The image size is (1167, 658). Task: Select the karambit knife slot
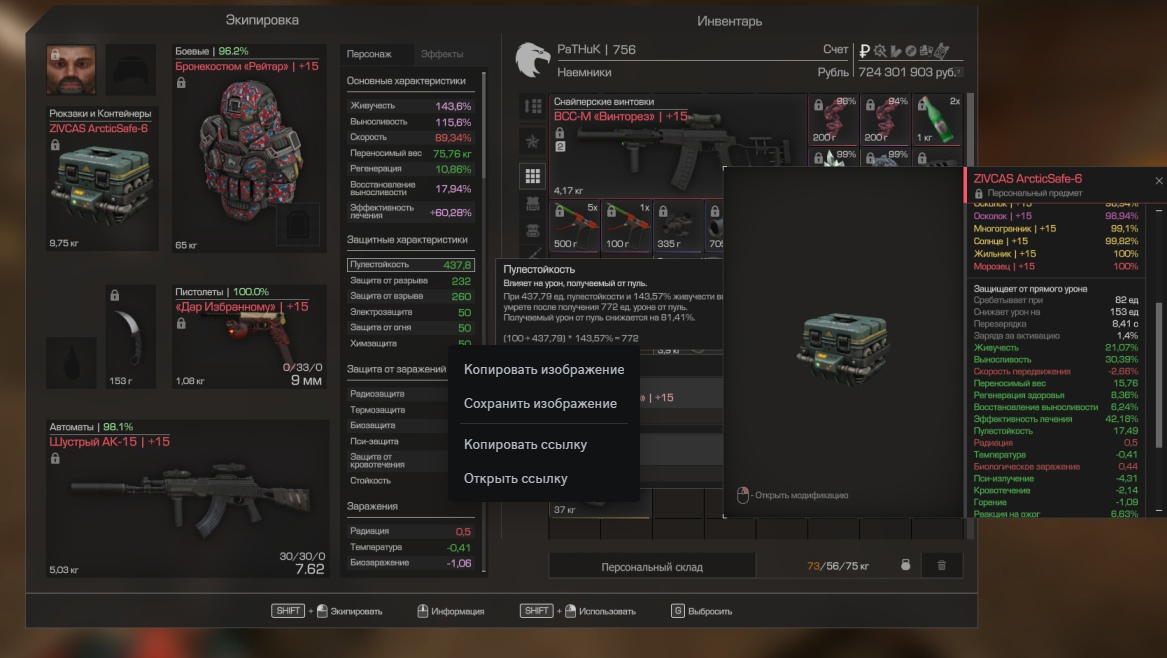point(131,335)
